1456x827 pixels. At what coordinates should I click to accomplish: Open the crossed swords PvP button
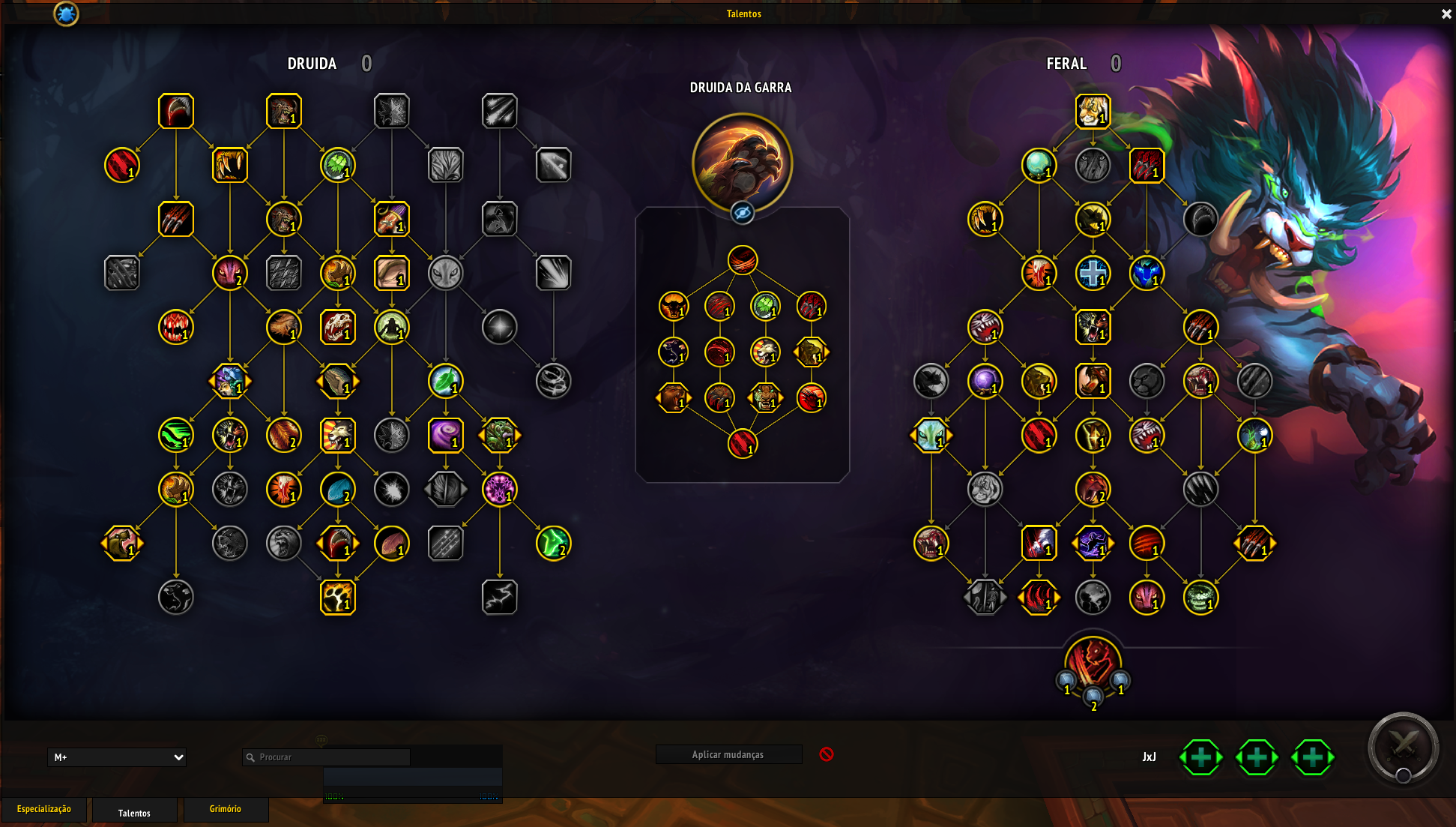coord(1403,748)
